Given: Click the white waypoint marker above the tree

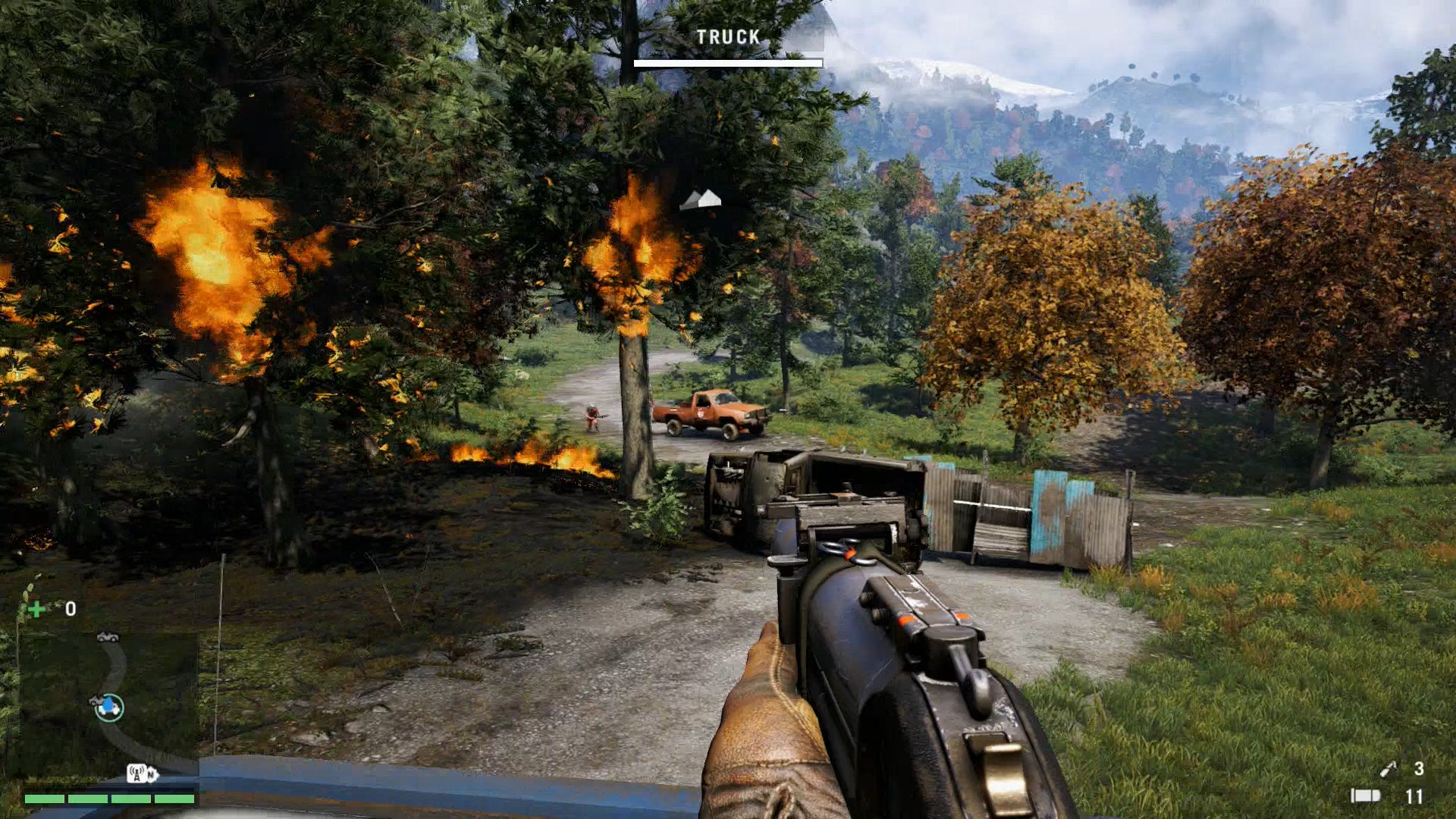Looking at the screenshot, I should 701,200.
